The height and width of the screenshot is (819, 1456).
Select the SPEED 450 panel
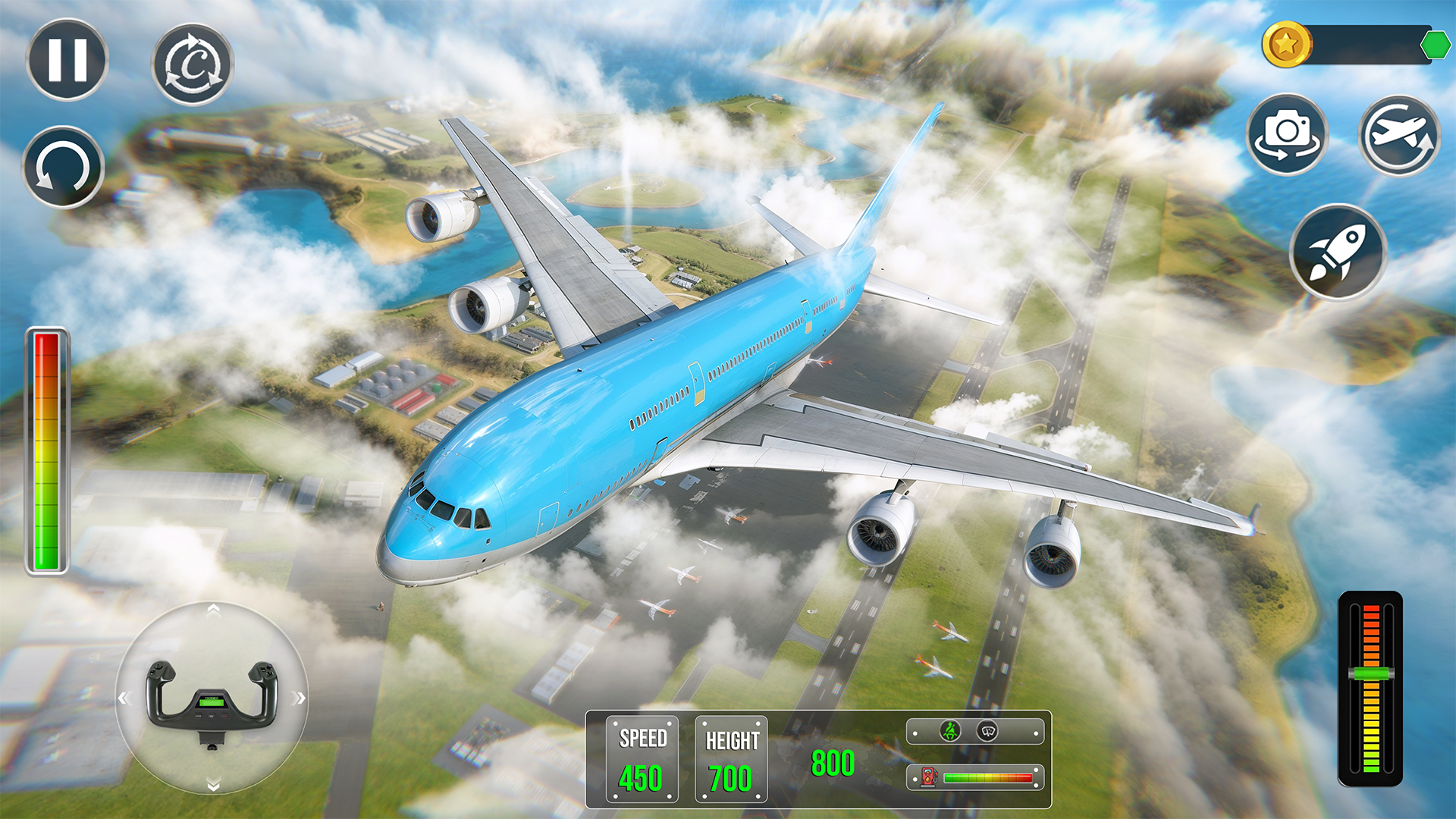(641, 760)
